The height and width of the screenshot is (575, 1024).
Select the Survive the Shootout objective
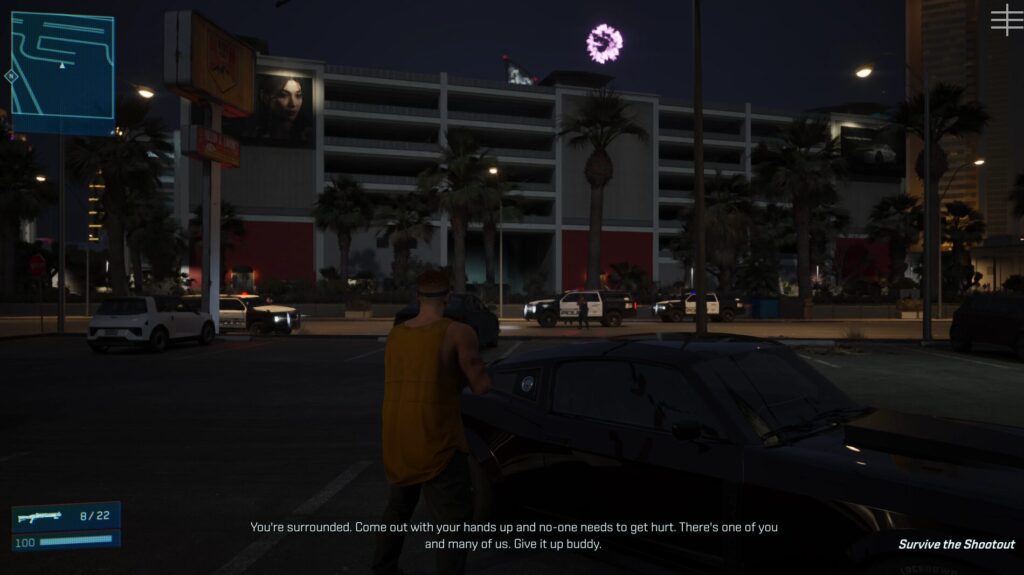click(955, 545)
